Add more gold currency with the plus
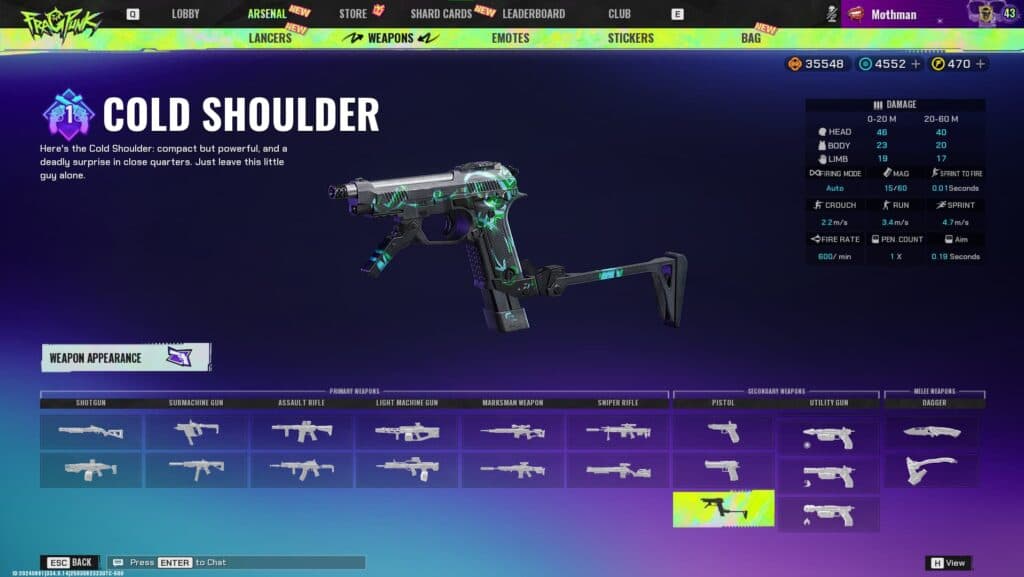Viewport: 1024px width, 577px height. click(980, 64)
